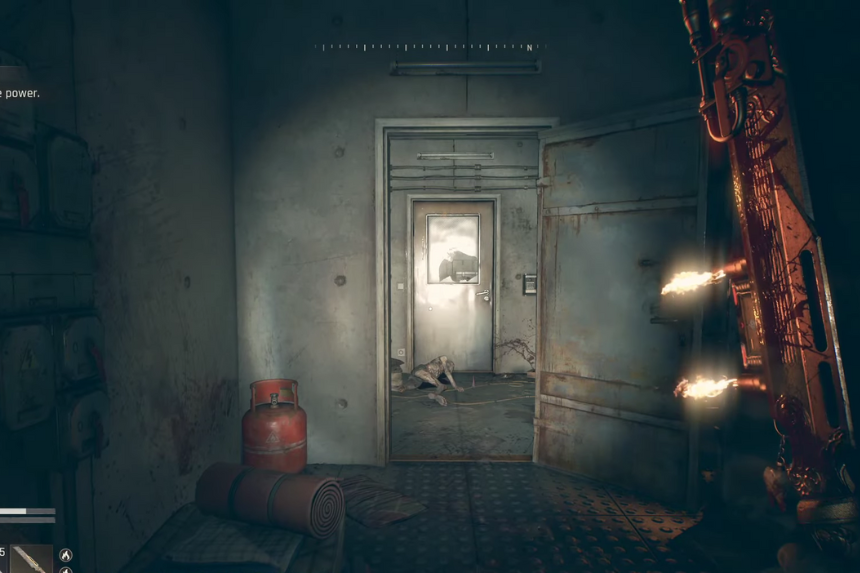This screenshot has height=573, width=860.
Task: Click the compass strip with the N marker
Action: [x=430, y=47]
